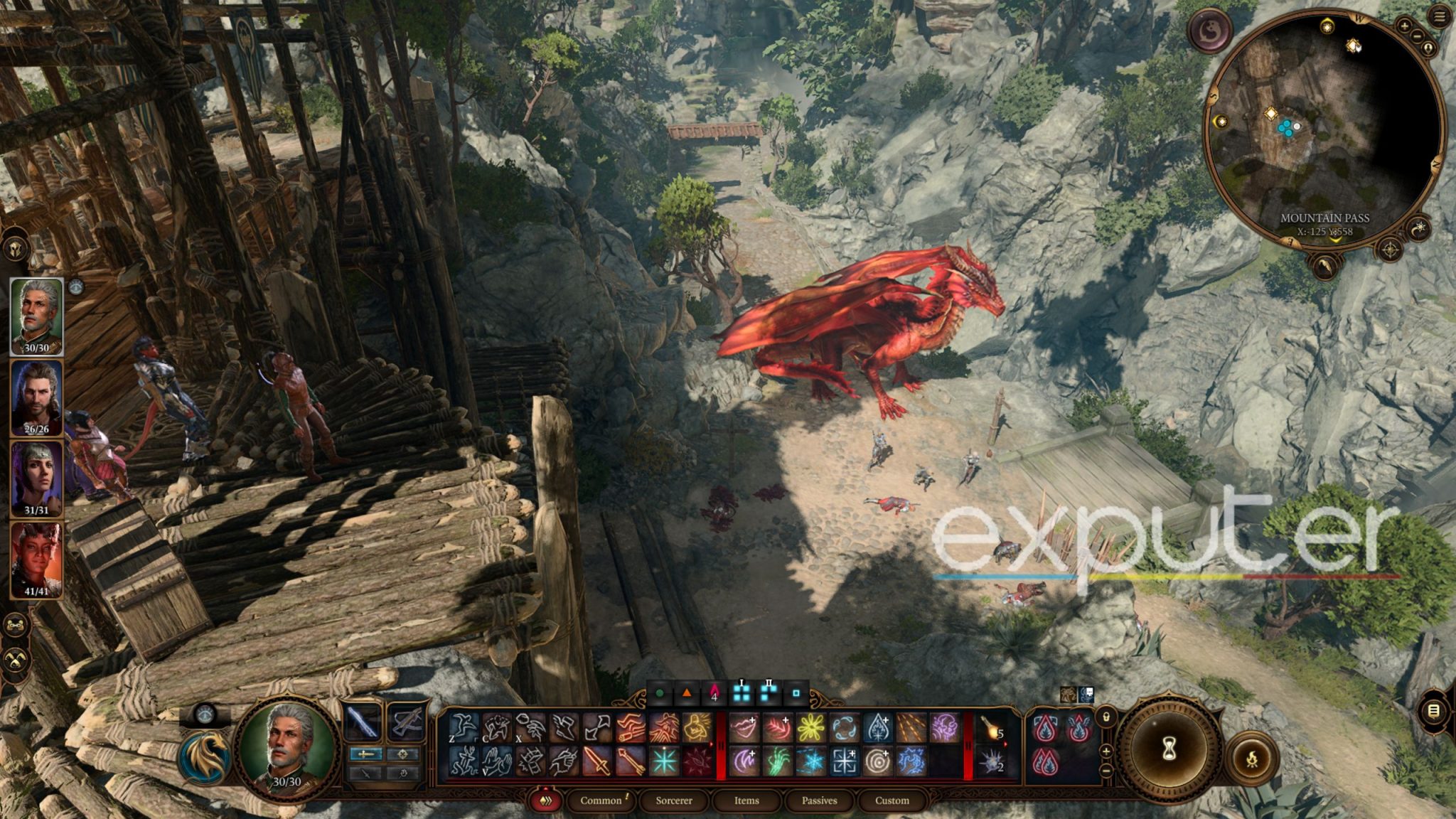1456x819 pixels.
Task: Use the yellow flower spell icon
Action: click(810, 728)
